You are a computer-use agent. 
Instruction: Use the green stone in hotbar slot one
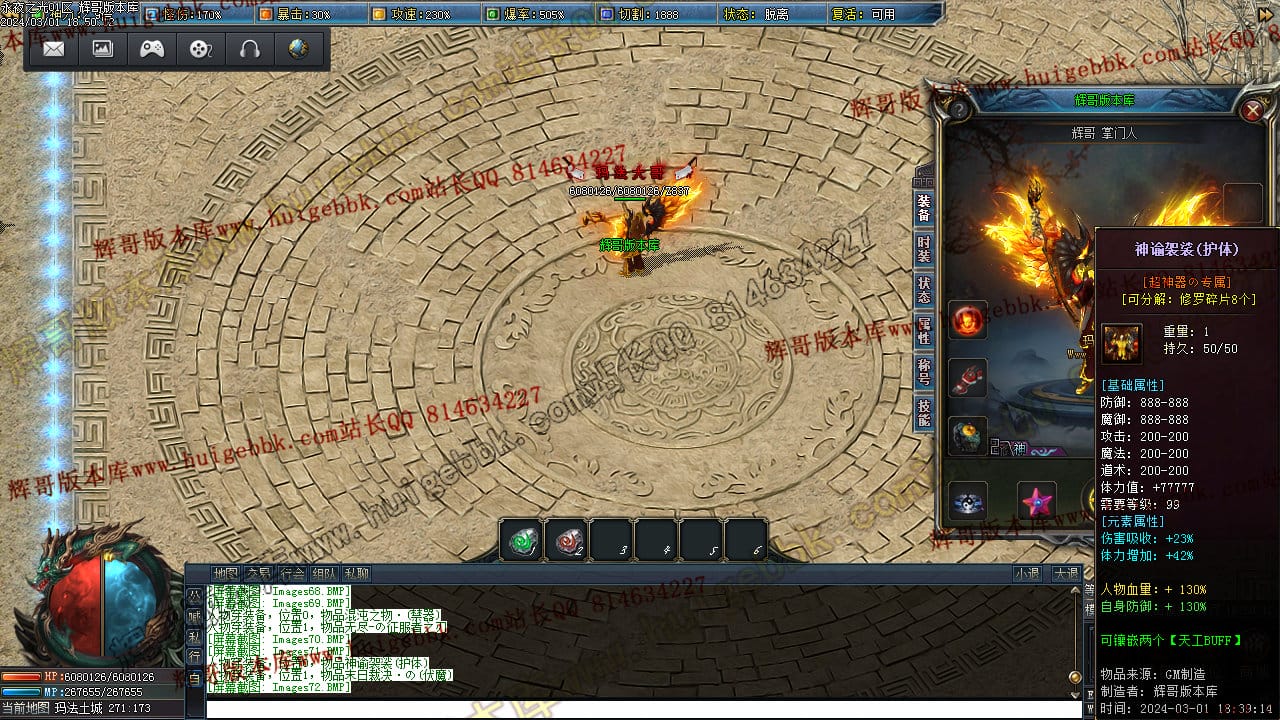pos(521,541)
